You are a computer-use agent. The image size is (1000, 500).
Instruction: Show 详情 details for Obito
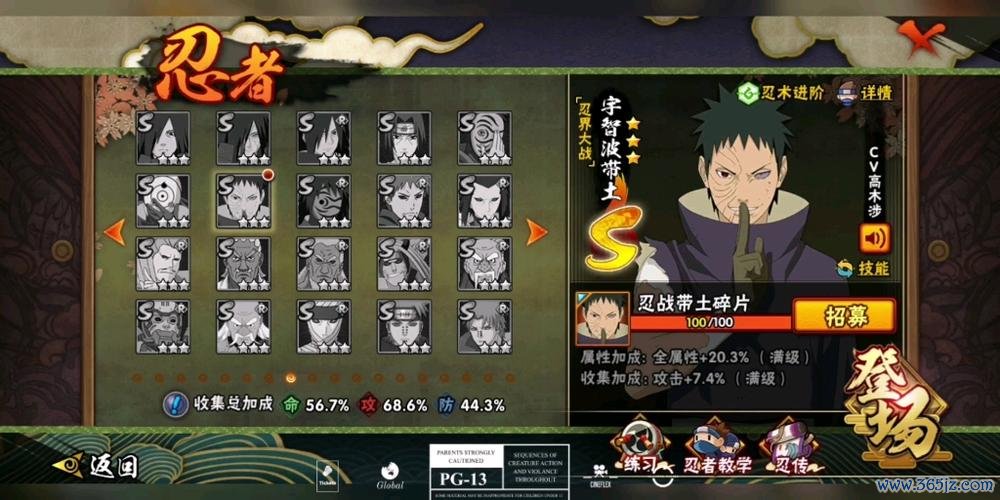click(866, 93)
